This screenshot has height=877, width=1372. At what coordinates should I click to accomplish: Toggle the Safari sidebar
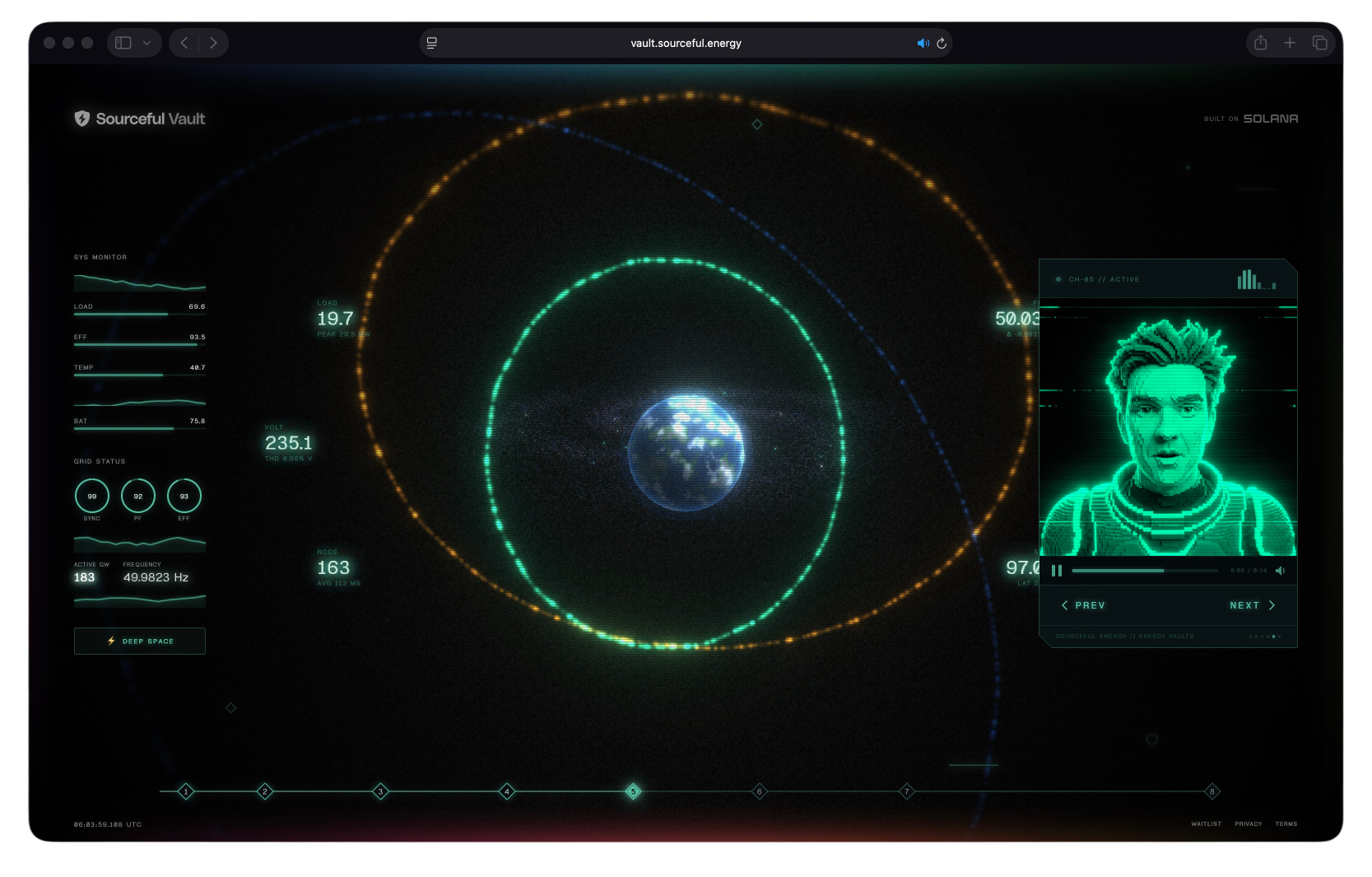pos(123,43)
